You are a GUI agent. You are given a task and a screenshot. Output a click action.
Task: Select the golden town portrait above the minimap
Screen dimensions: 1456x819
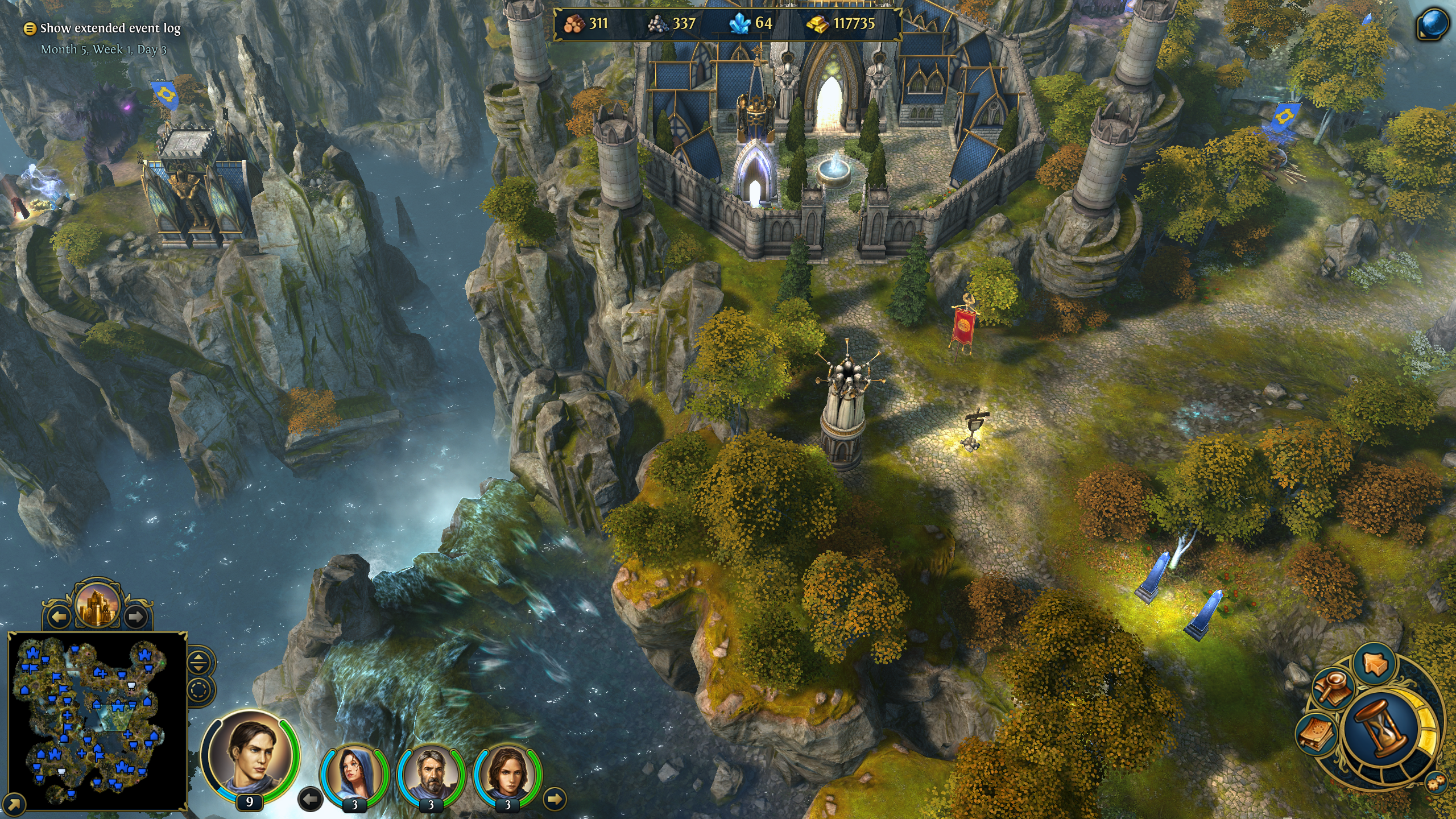97,603
